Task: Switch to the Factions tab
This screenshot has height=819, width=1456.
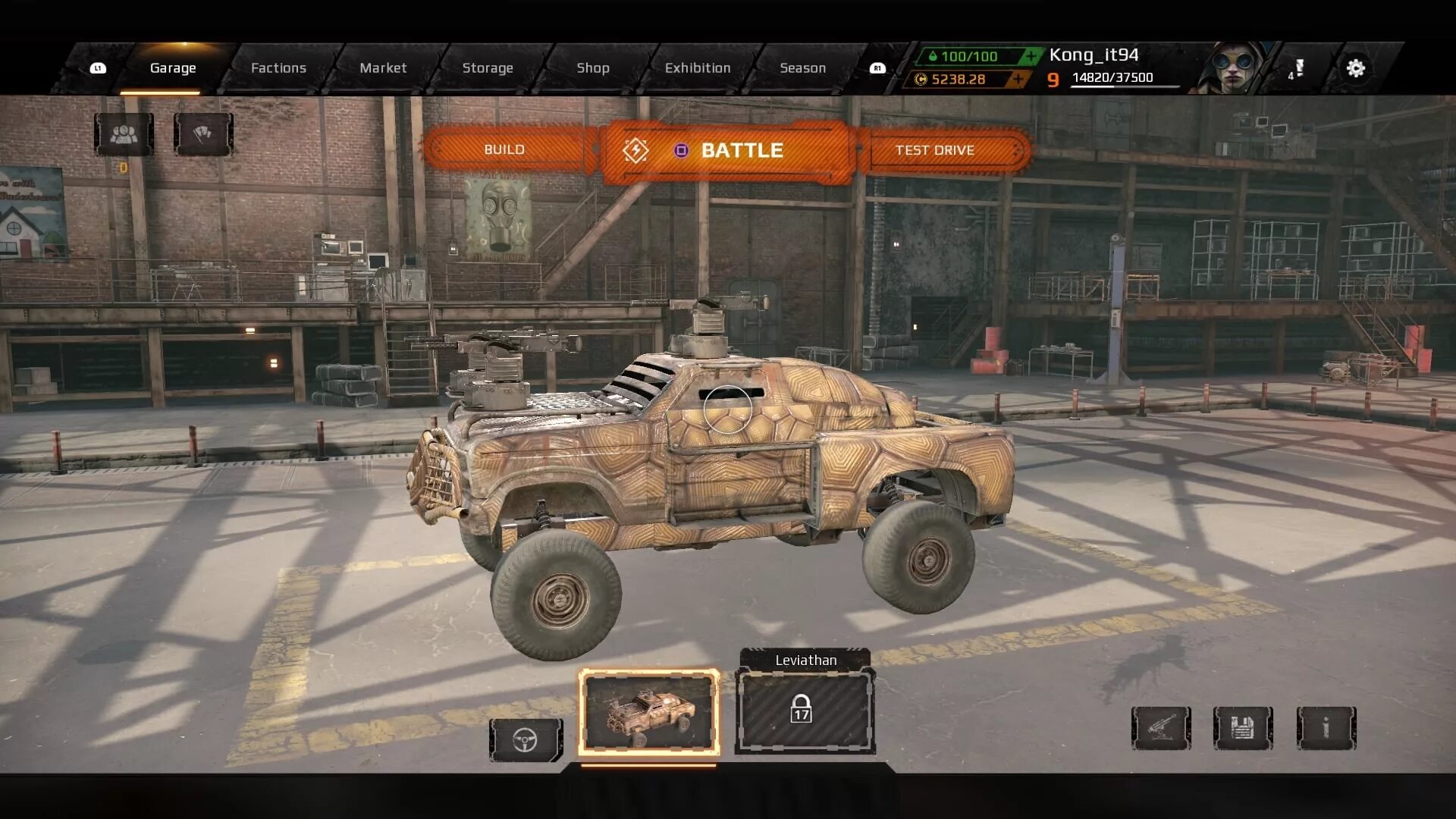Action: pyautogui.click(x=278, y=68)
